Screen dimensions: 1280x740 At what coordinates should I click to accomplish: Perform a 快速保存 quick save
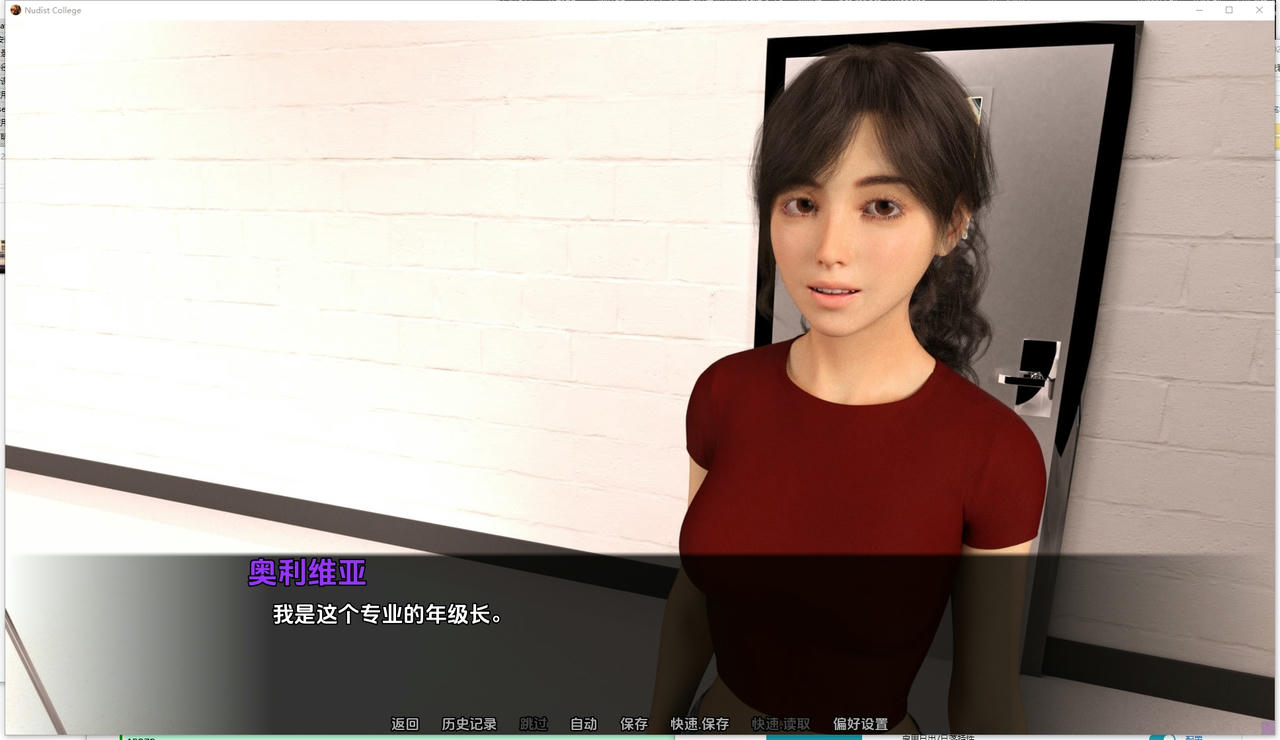[x=697, y=723]
